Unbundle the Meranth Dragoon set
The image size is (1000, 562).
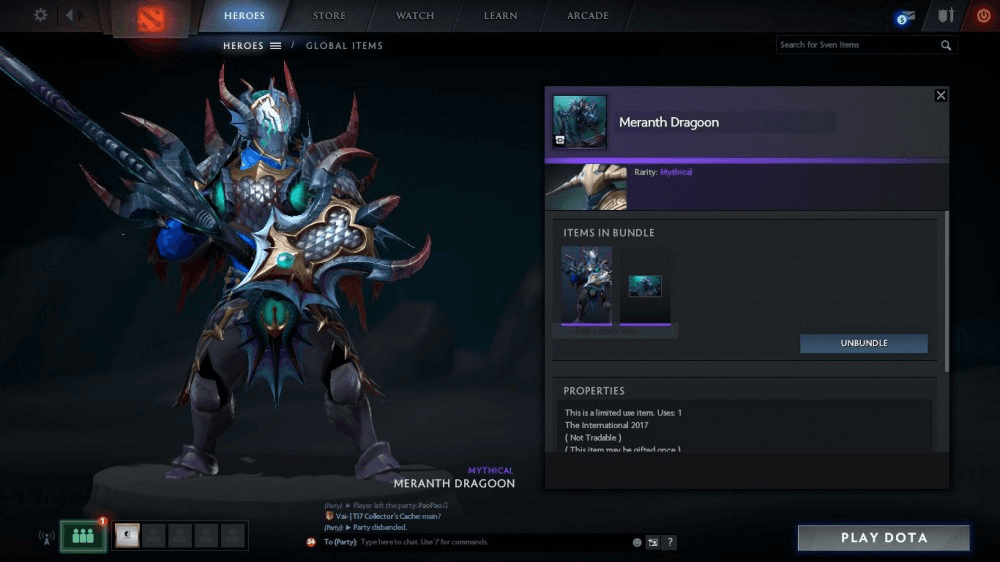tap(864, 343)
